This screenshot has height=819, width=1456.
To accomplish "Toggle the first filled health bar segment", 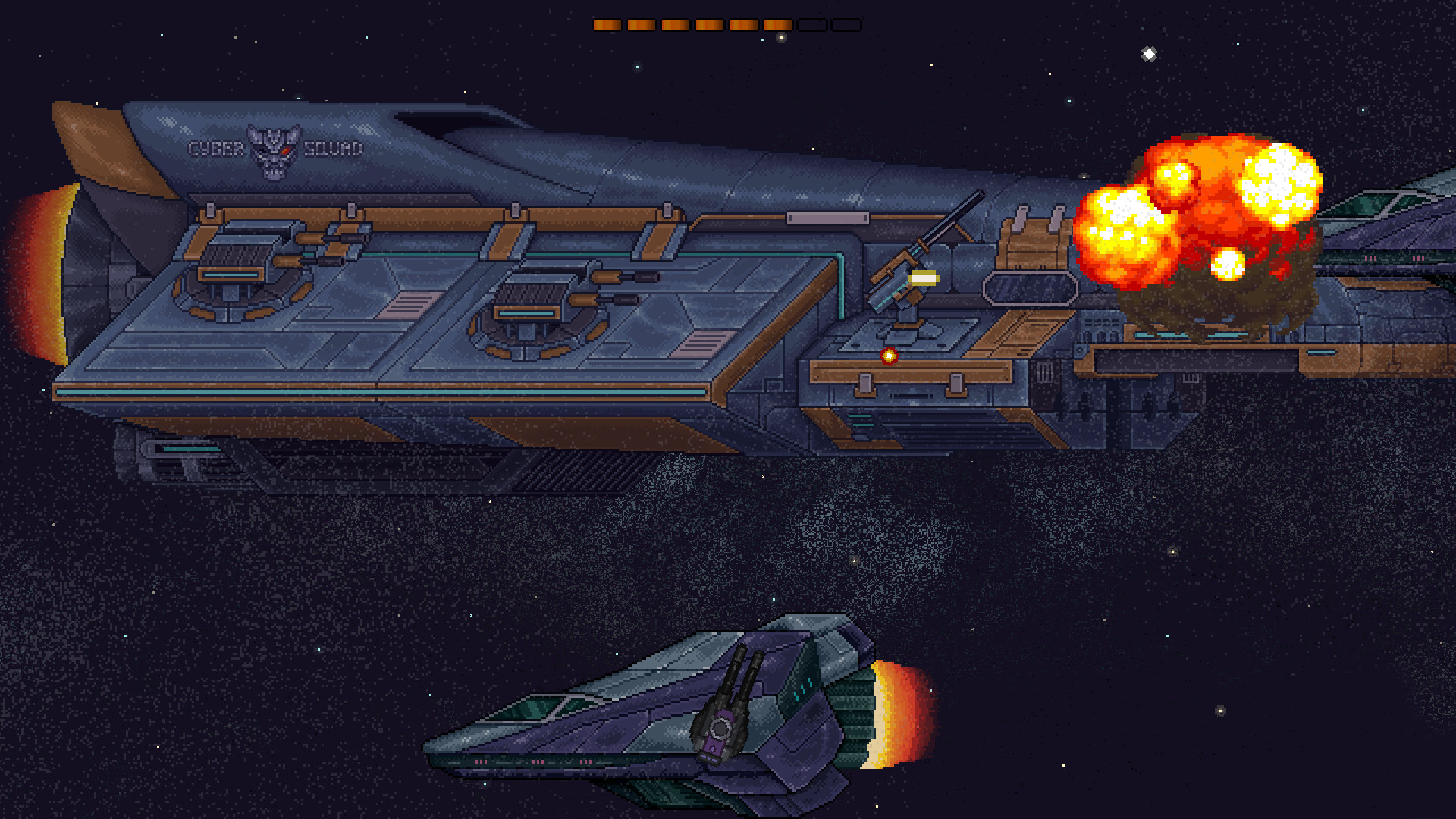I will point(607,24).
